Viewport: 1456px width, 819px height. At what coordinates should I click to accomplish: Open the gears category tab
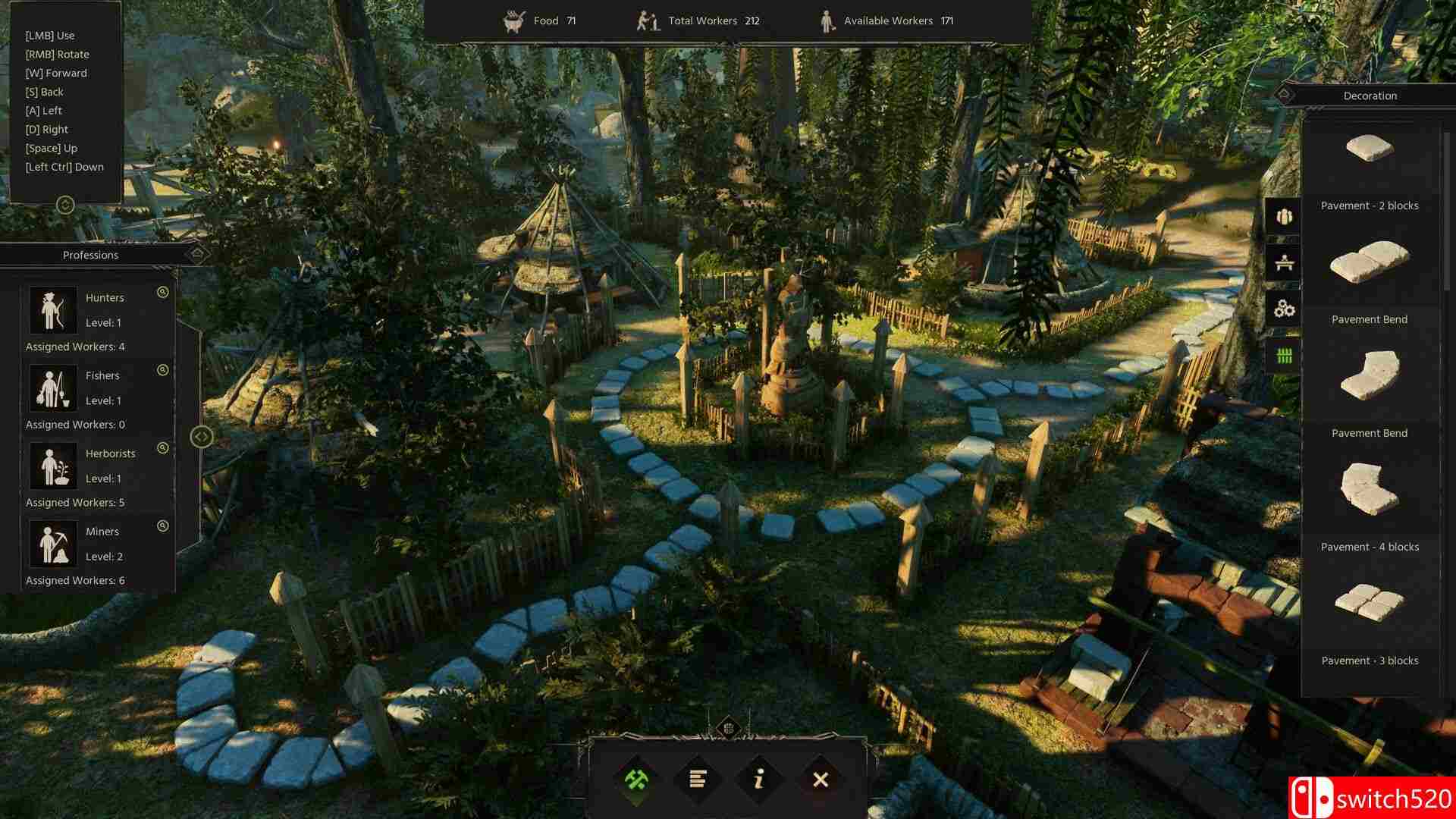[1284, 309]
